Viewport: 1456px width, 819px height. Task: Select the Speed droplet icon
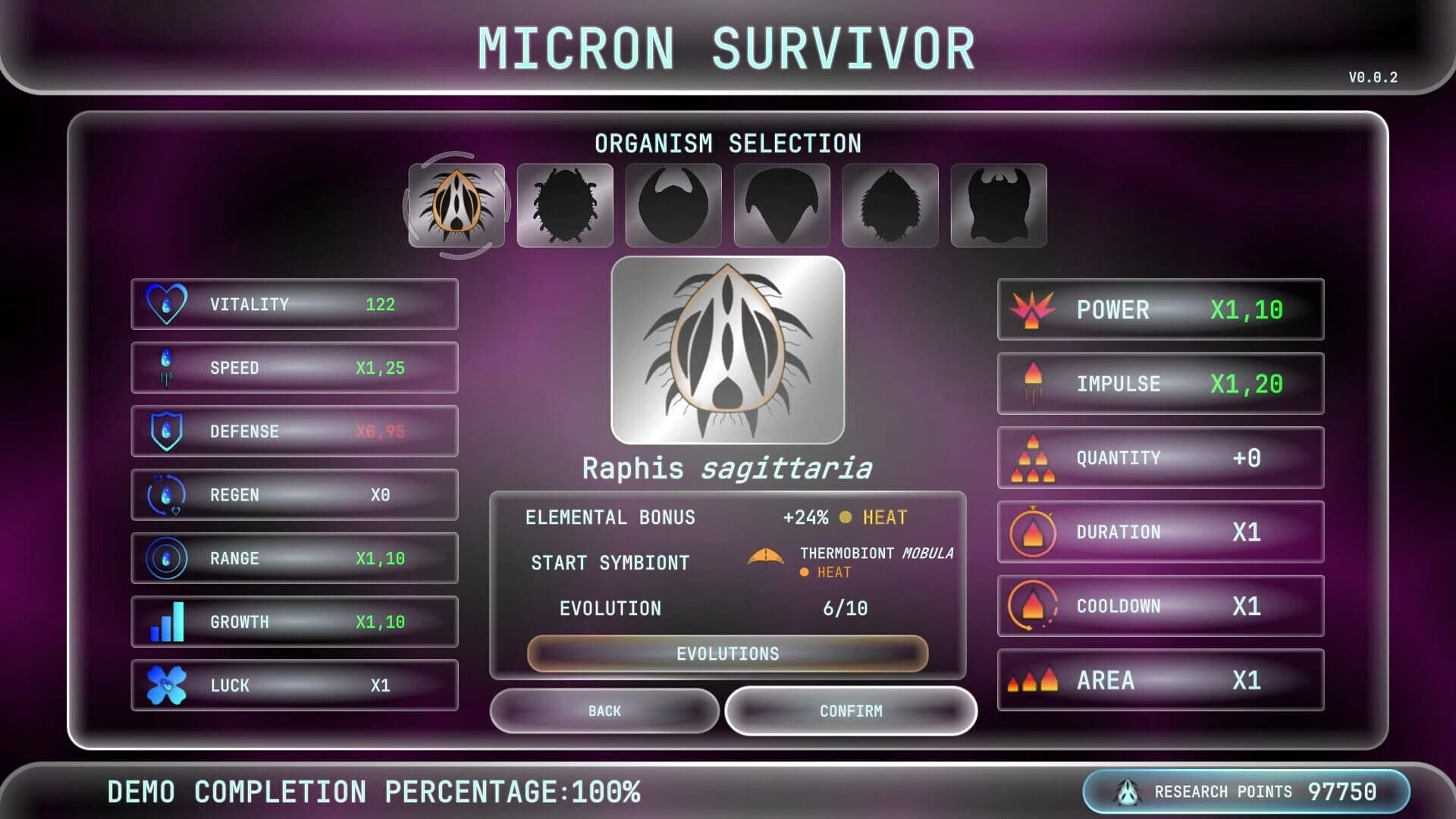pos(165,368)
